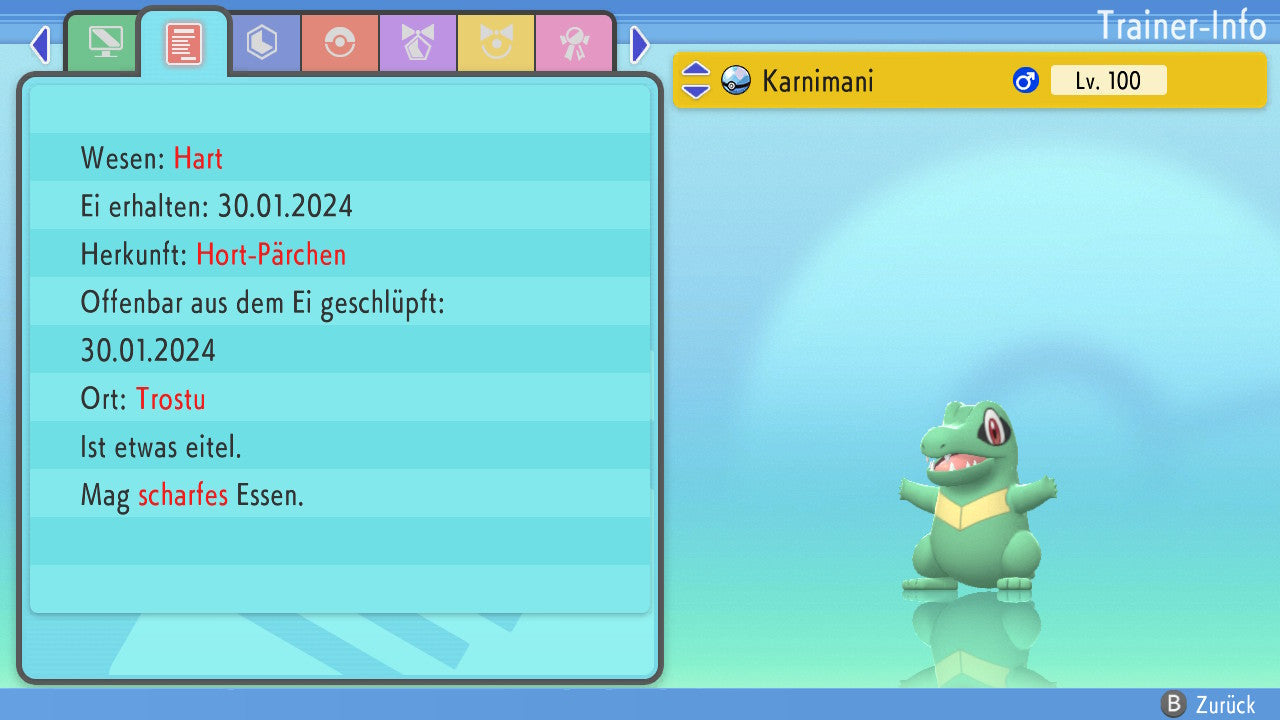Open the pink ribbons tab
Screen dimensions: 1280x720
(574, 43)
